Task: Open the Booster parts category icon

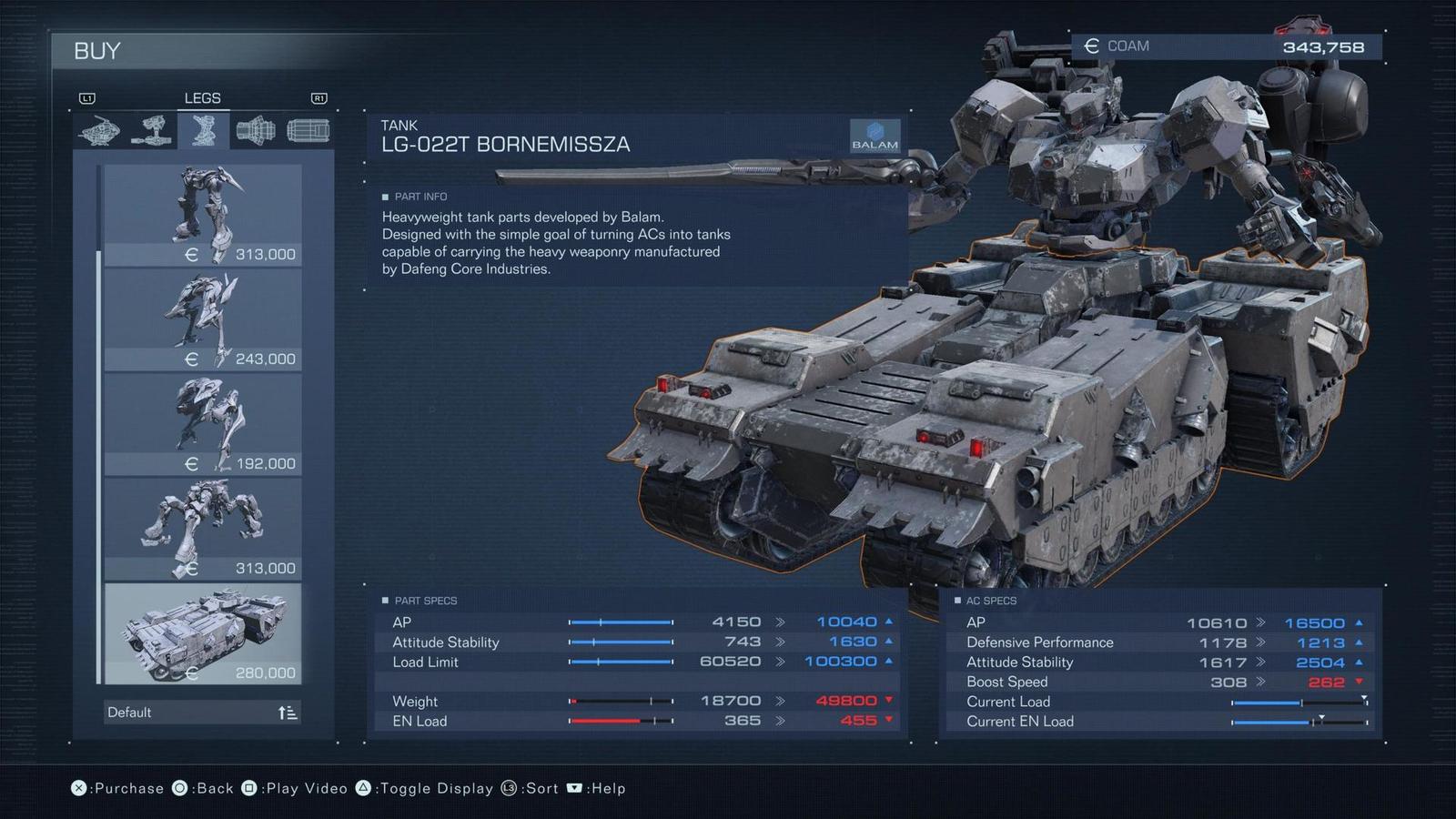Action: tap(256, 130)
